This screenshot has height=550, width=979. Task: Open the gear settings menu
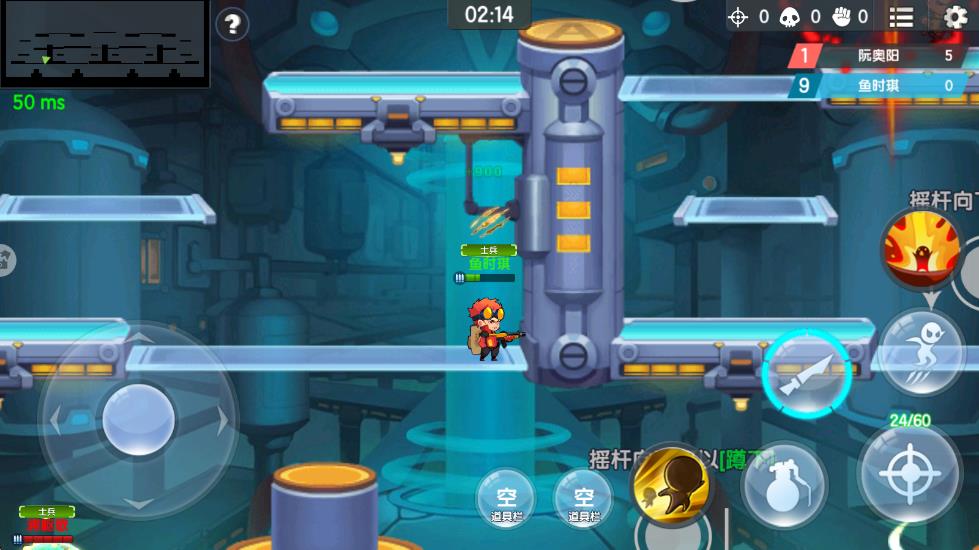(x=956, y=16)
